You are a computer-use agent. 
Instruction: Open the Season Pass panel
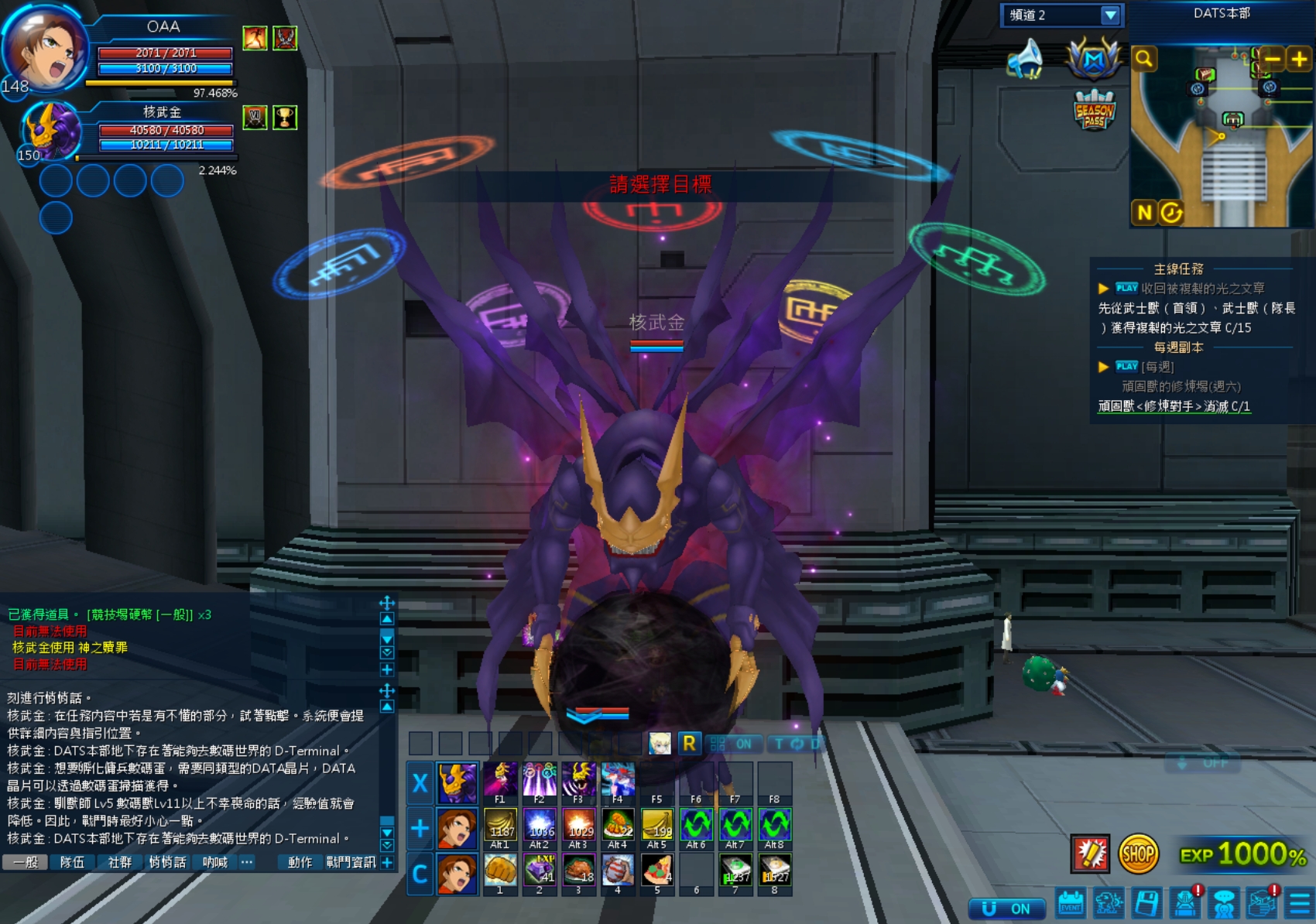pyautogui.click(x=1094, y=111)
